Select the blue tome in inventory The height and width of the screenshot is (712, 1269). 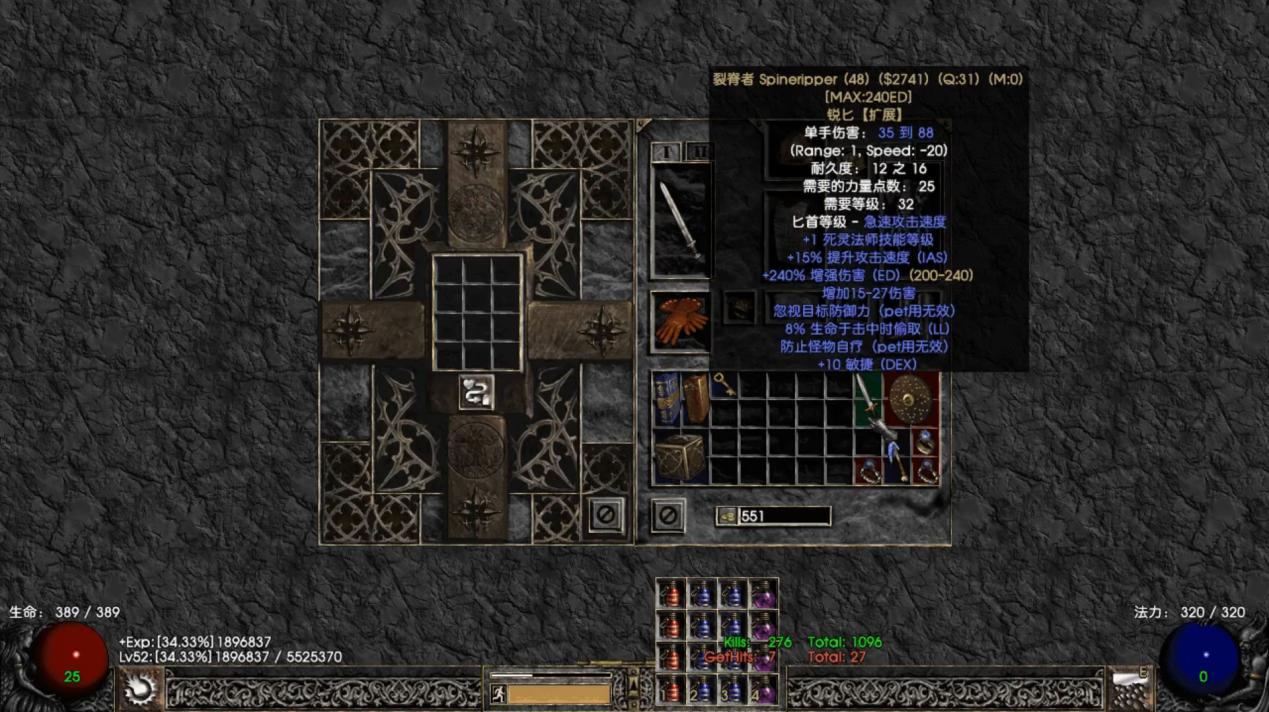coord(667,397)
